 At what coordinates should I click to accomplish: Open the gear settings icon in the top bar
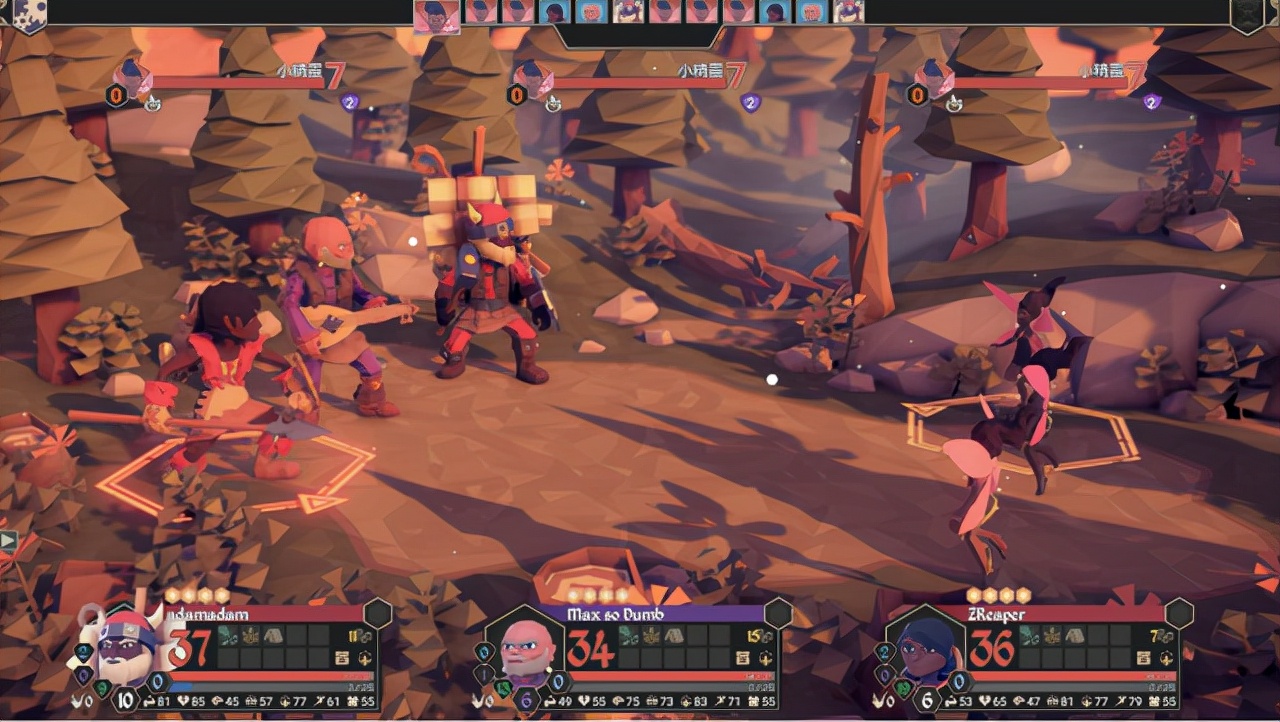click(26, 13)
